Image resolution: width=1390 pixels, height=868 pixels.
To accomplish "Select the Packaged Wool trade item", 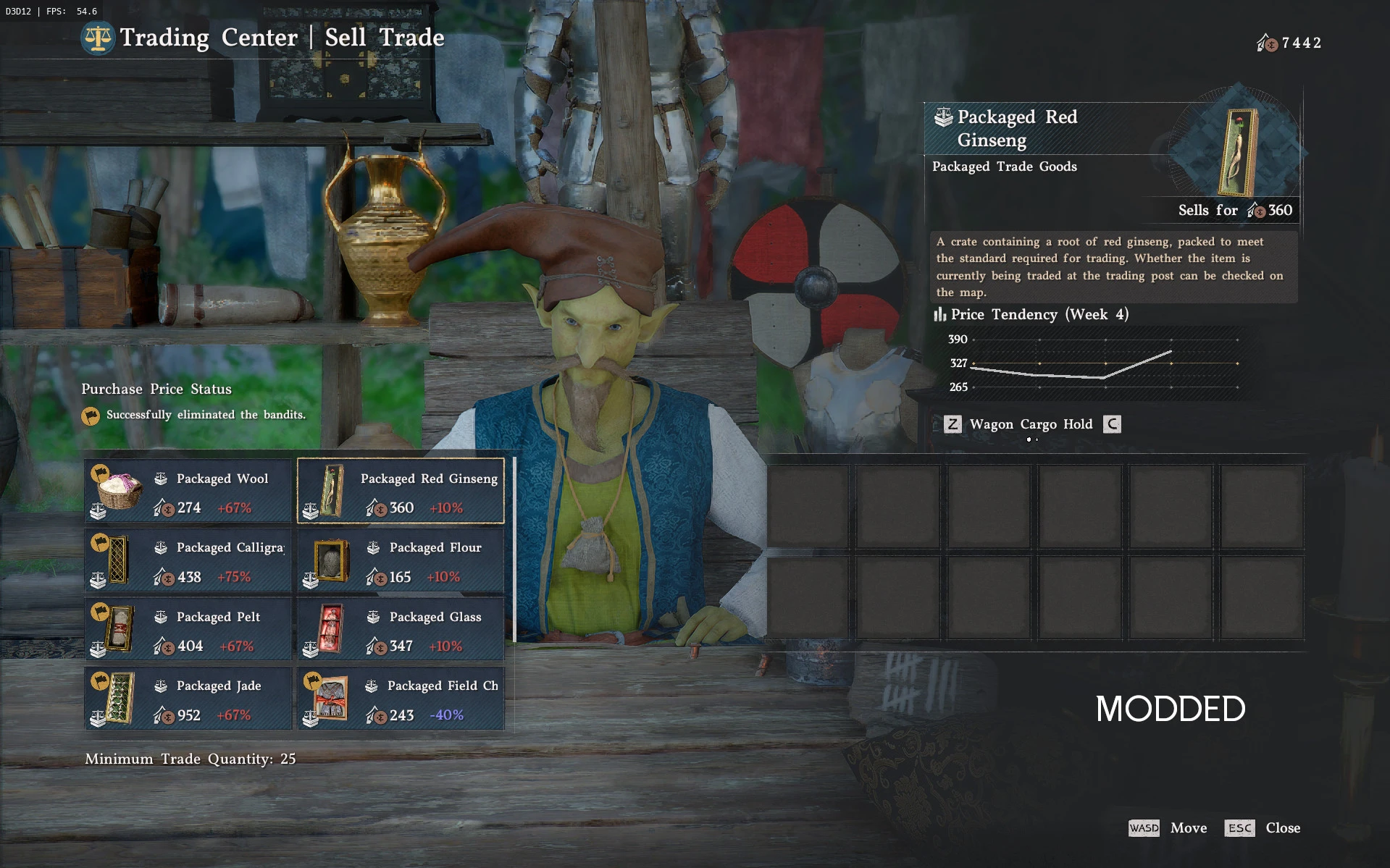I will coord(188,491).
